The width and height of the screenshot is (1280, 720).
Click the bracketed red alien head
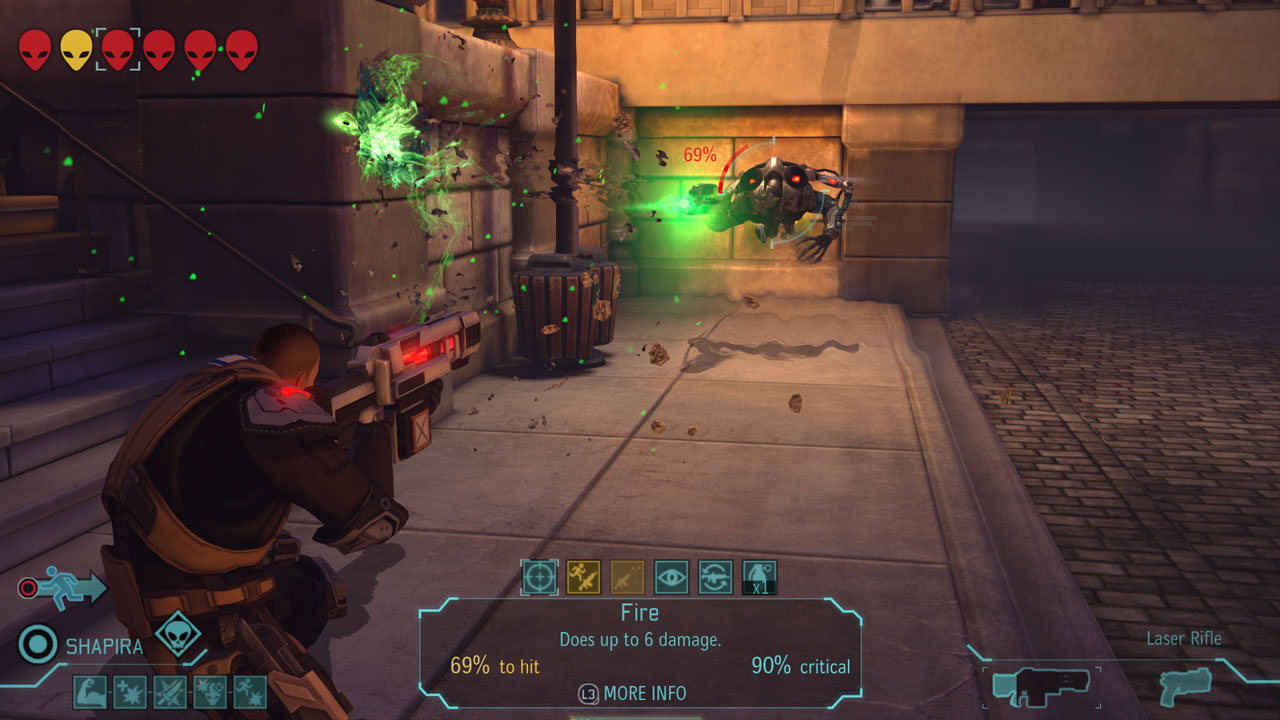coord(117,49)
